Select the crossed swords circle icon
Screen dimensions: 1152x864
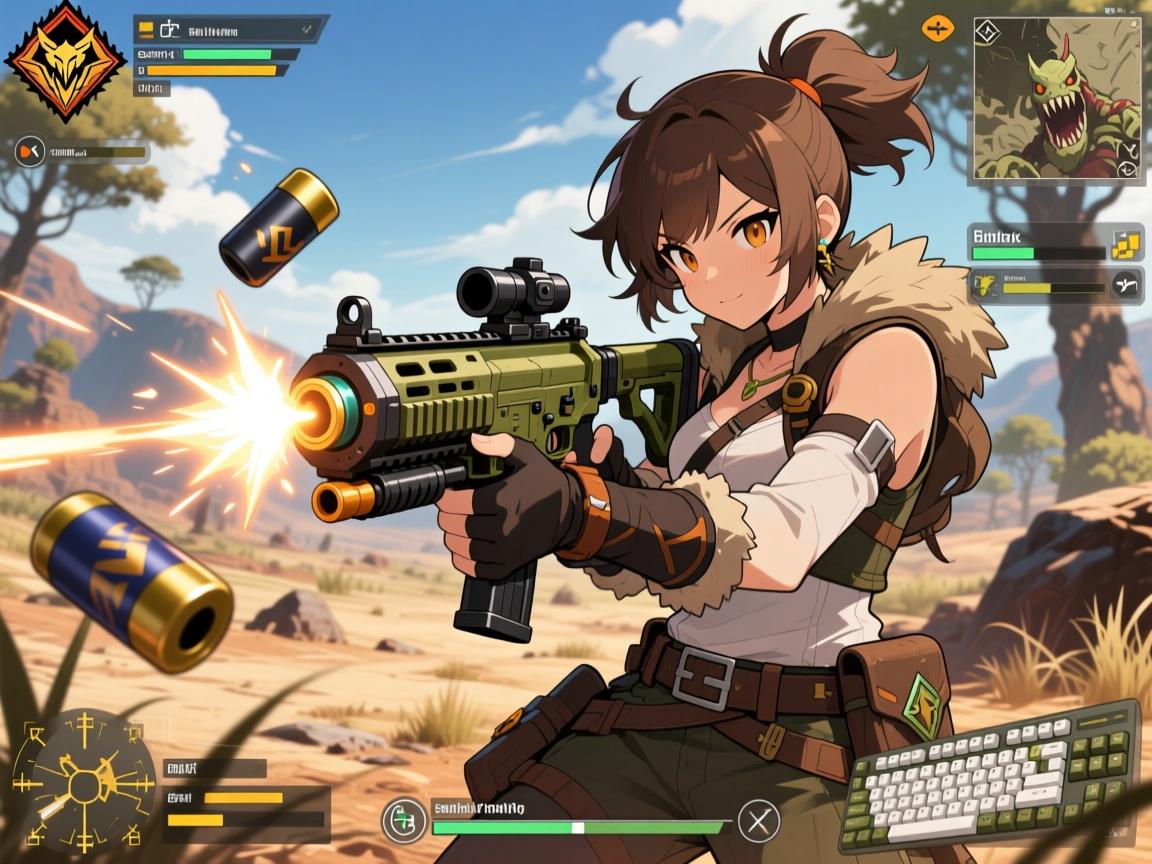point(758,822)
